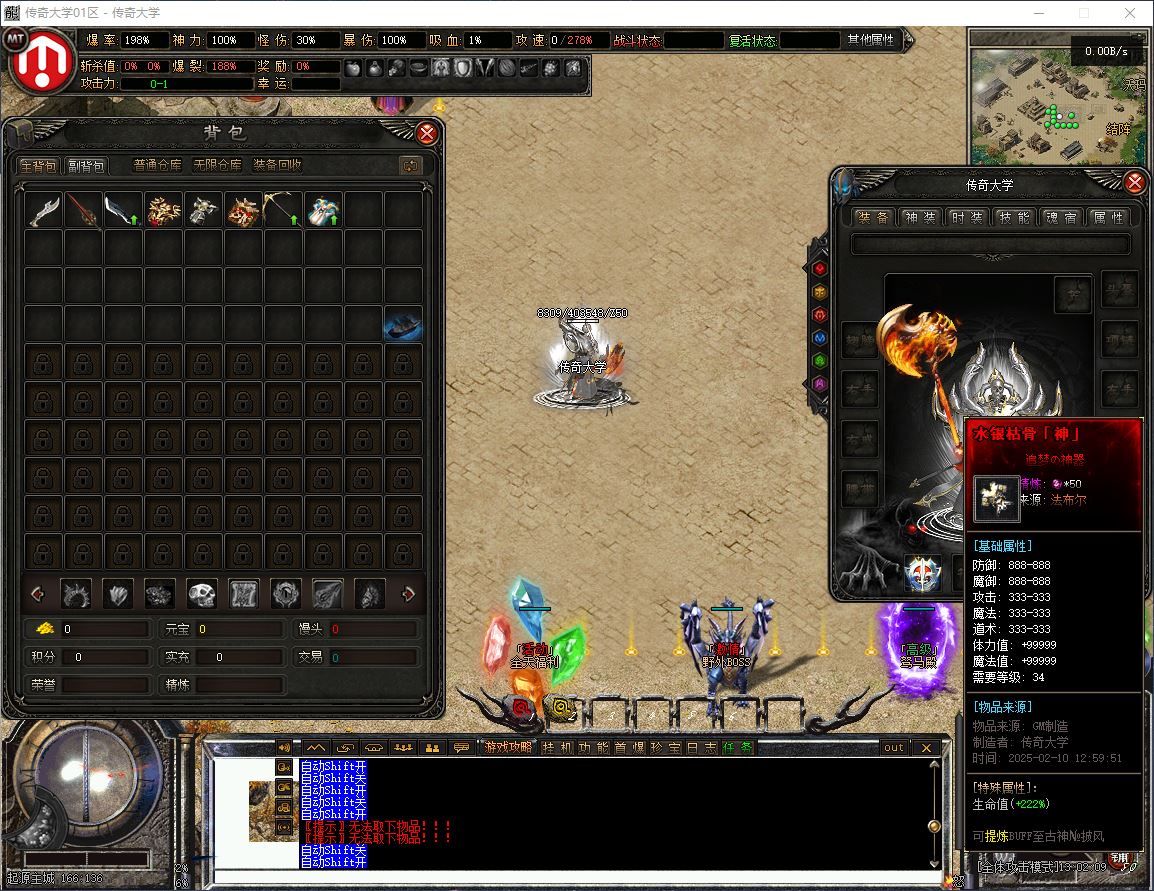
Task: Open the minimap
Action: (x=1059, y=98)
